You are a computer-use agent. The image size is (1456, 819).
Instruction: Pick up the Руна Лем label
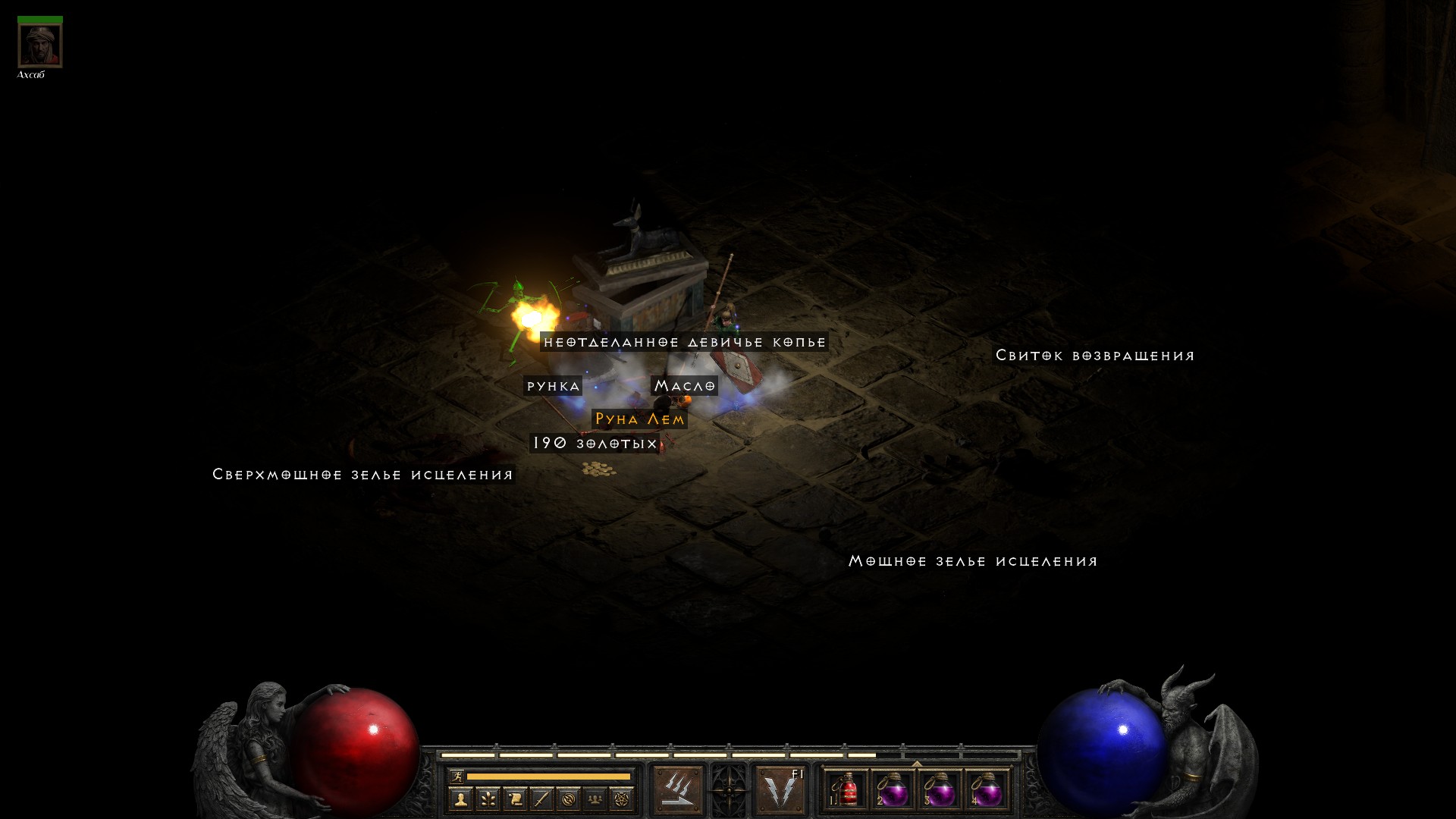click(639, 419)
